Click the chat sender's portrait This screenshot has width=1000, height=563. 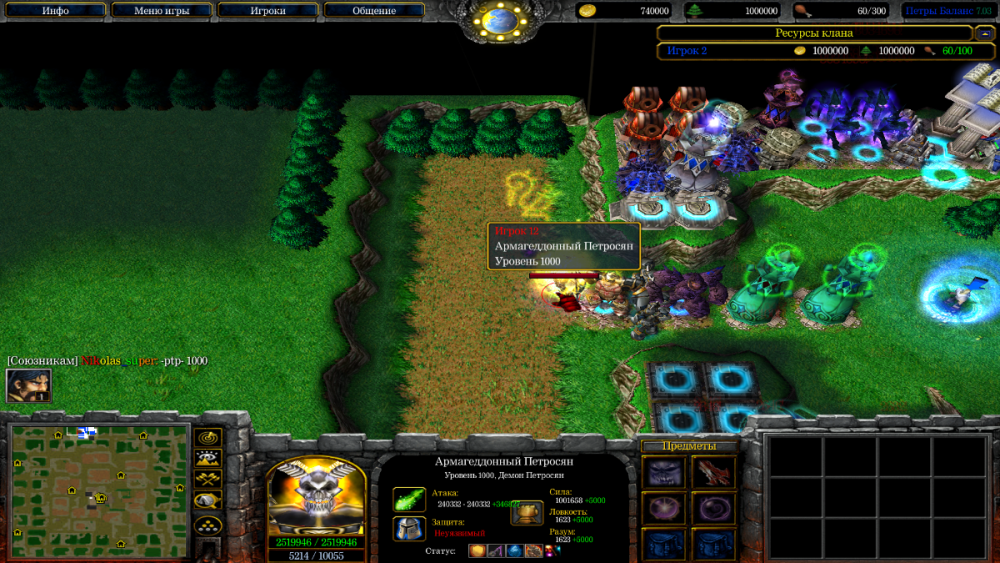coord(28,386)
